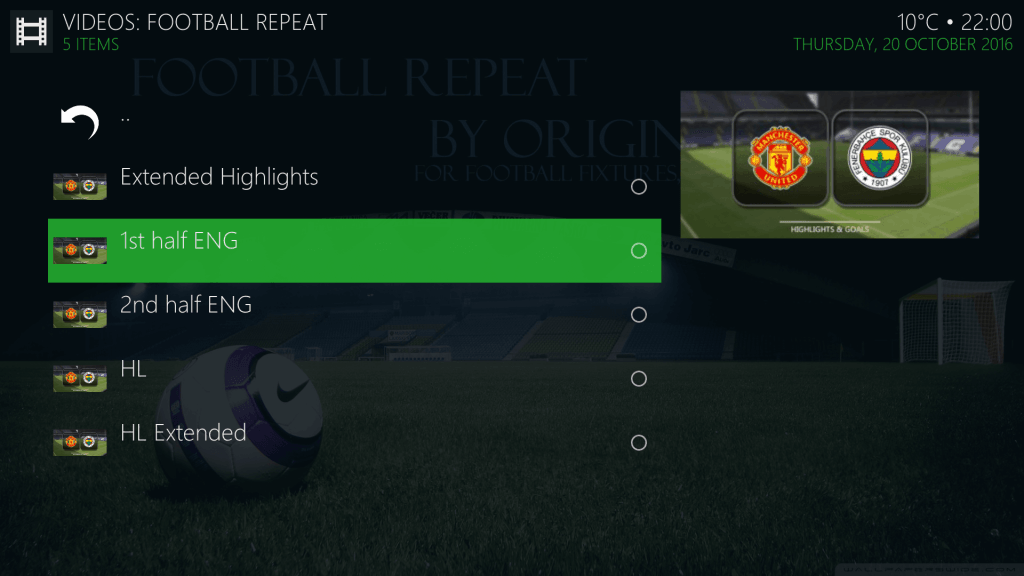Go back using the return arrow entry
The image size is (1024, 576).
tap(80, 122)
